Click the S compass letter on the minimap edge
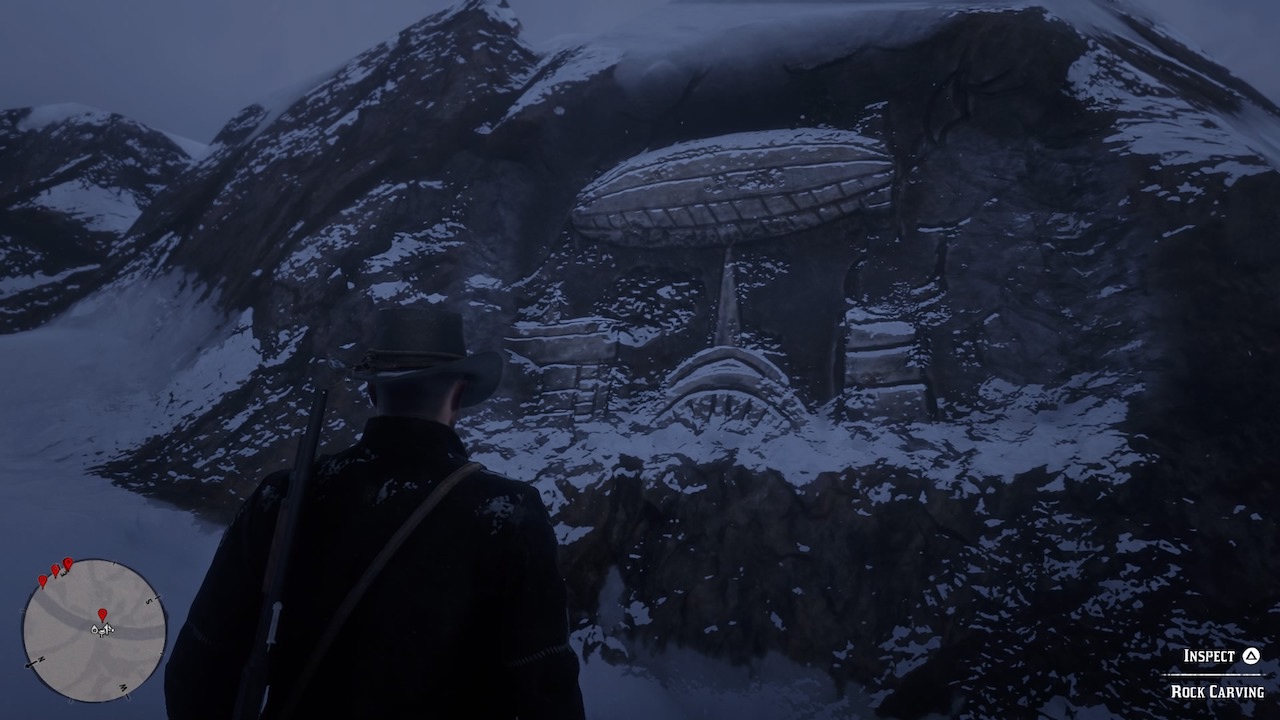Screen dimensions: 1280x720 click(x=149, y=600)
